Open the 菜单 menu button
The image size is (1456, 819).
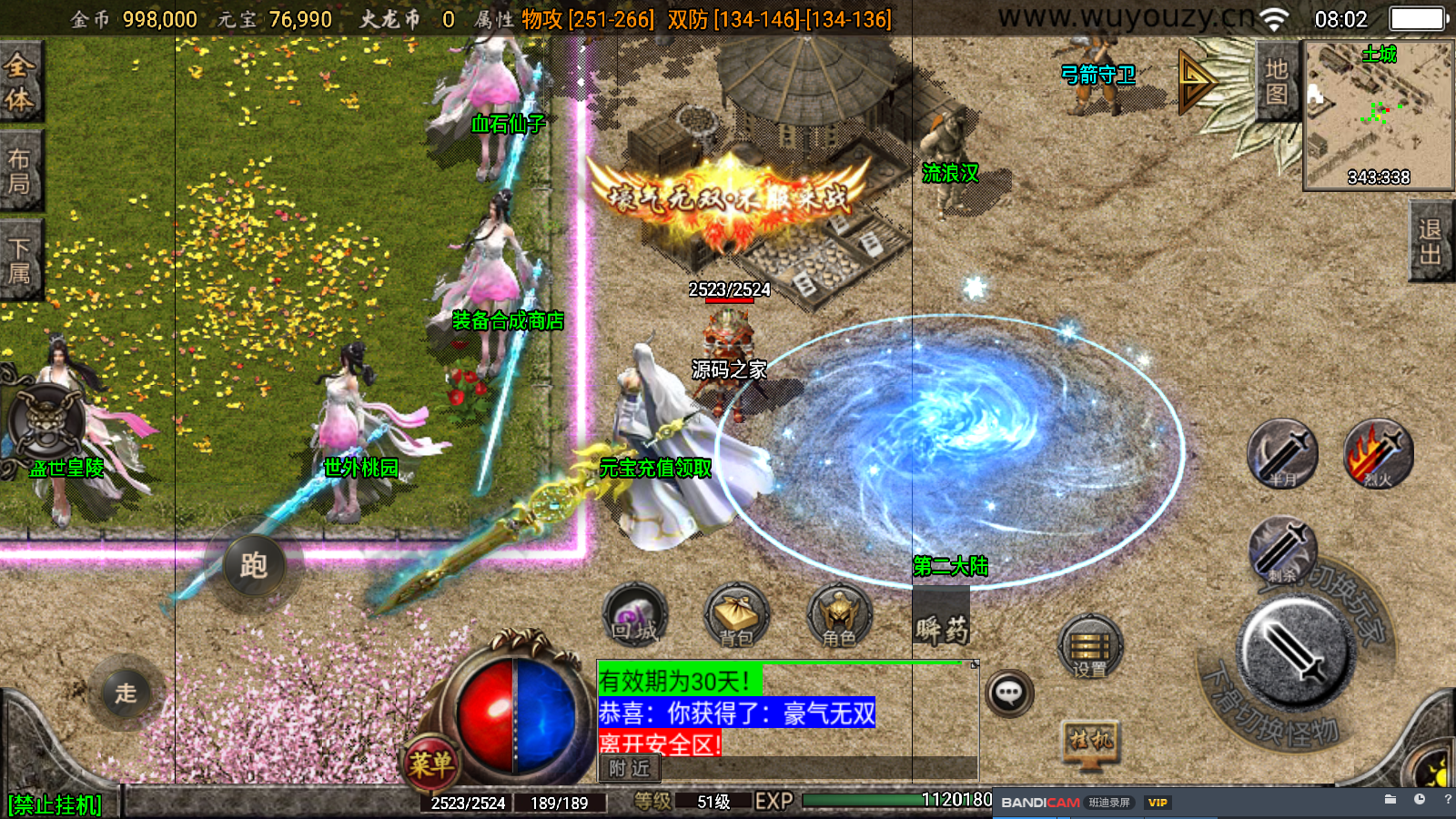click(x=430, y=763)
